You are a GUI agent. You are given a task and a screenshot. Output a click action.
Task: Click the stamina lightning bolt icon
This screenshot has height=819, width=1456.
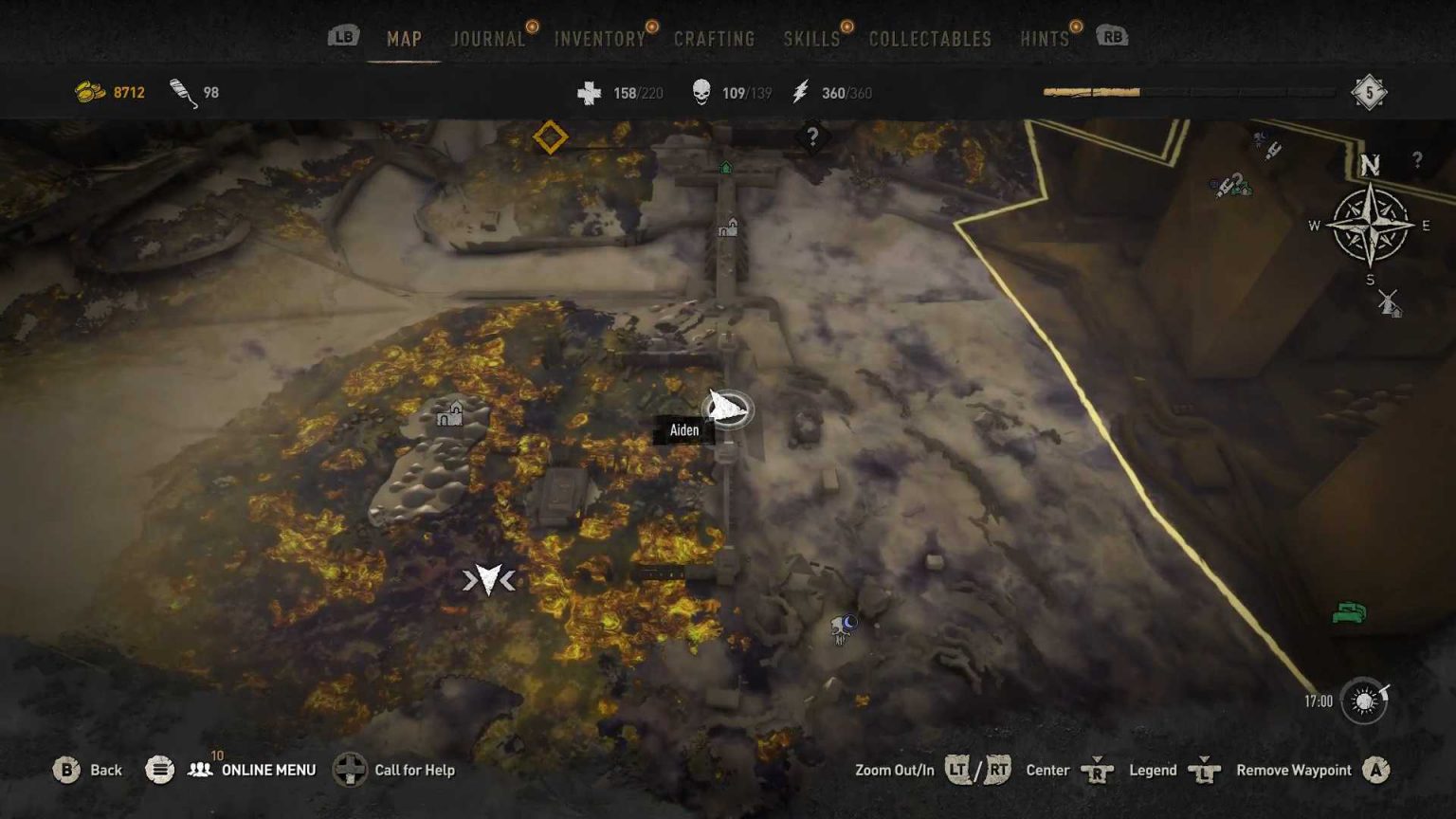point(801,92)
